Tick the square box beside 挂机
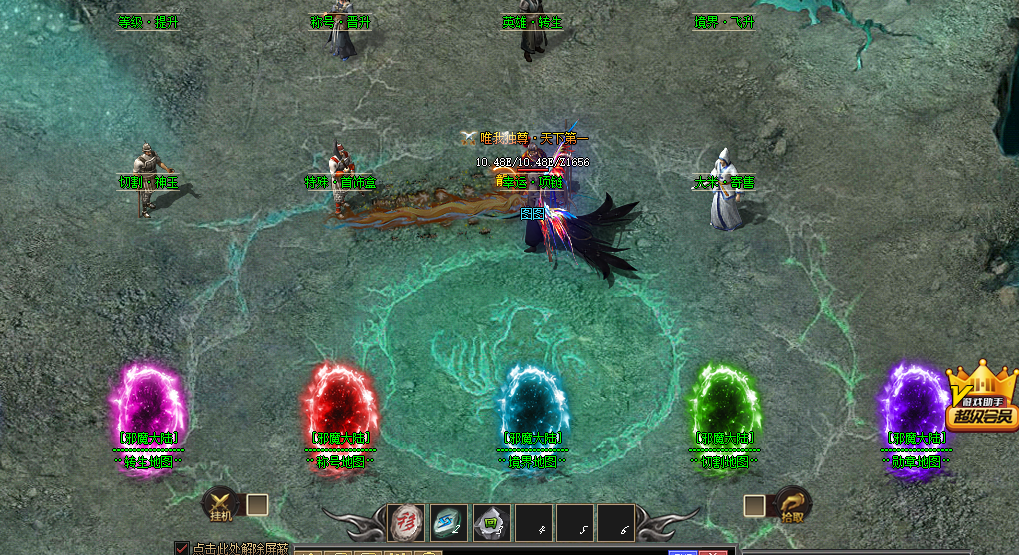This screenshot has height=555, width=1019. coord(257,505)
